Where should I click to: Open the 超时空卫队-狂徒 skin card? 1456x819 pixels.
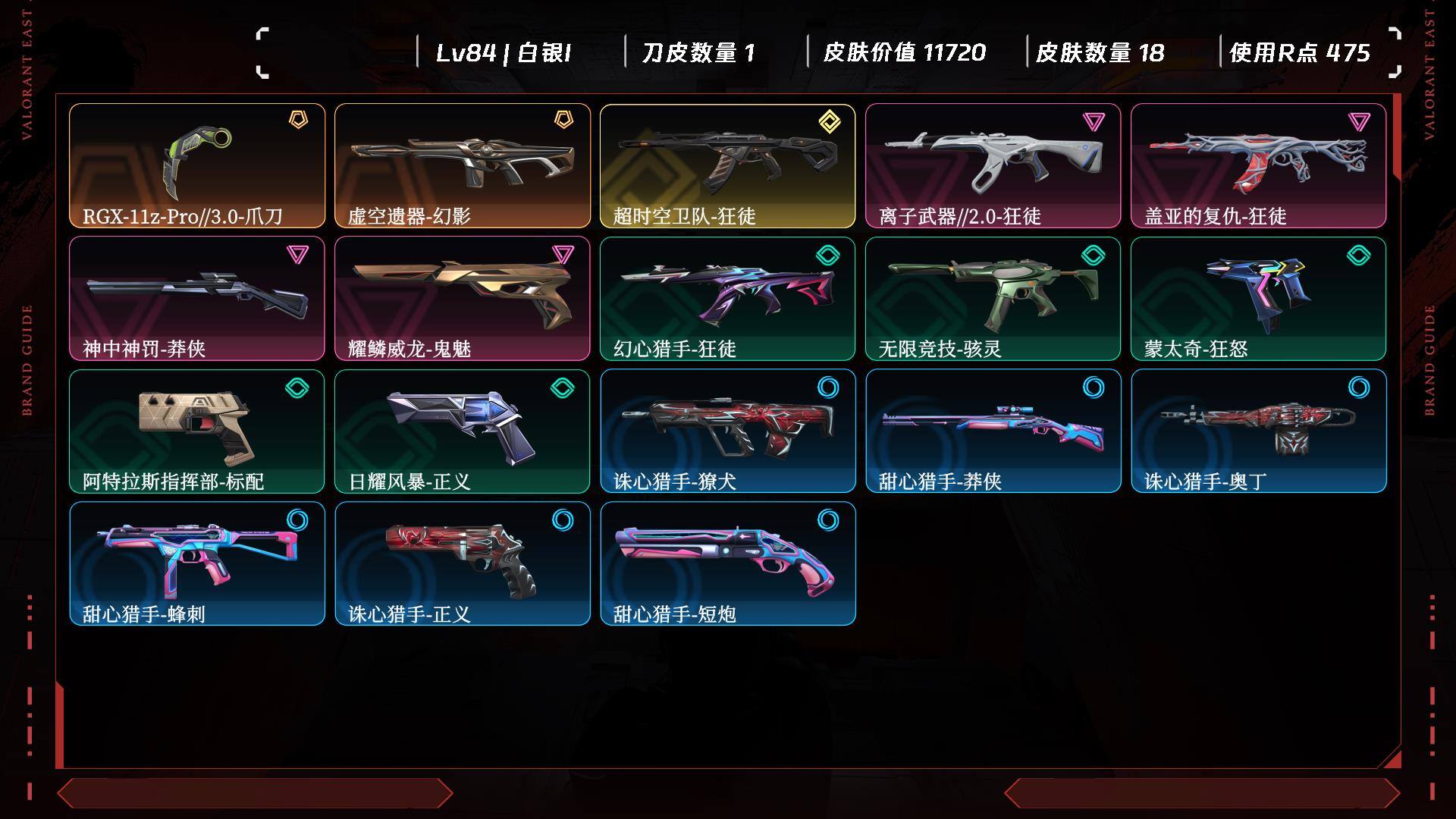(x=728, y=165)
